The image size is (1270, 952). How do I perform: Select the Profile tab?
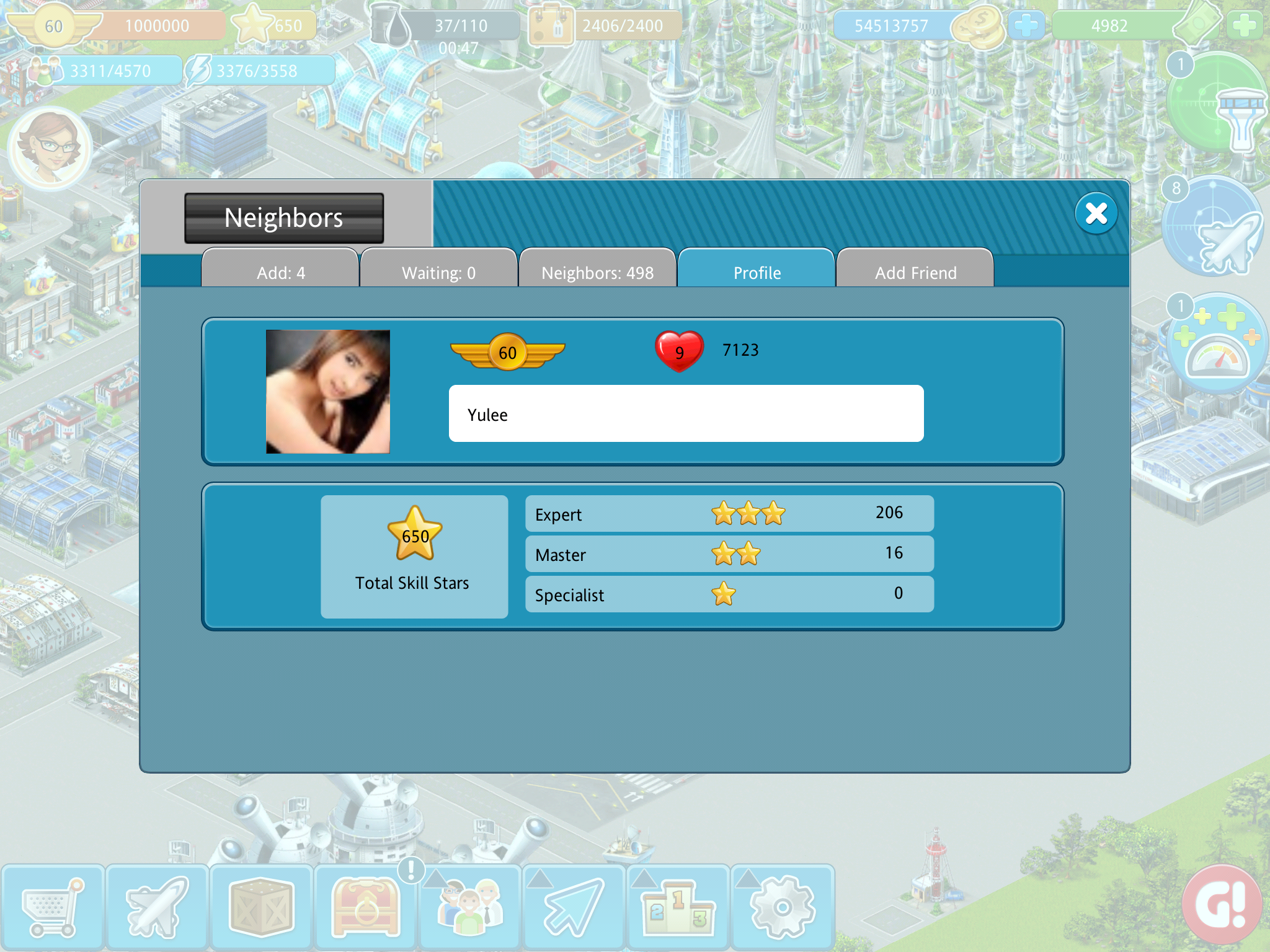pyautogui.click(x=757, y=271)
